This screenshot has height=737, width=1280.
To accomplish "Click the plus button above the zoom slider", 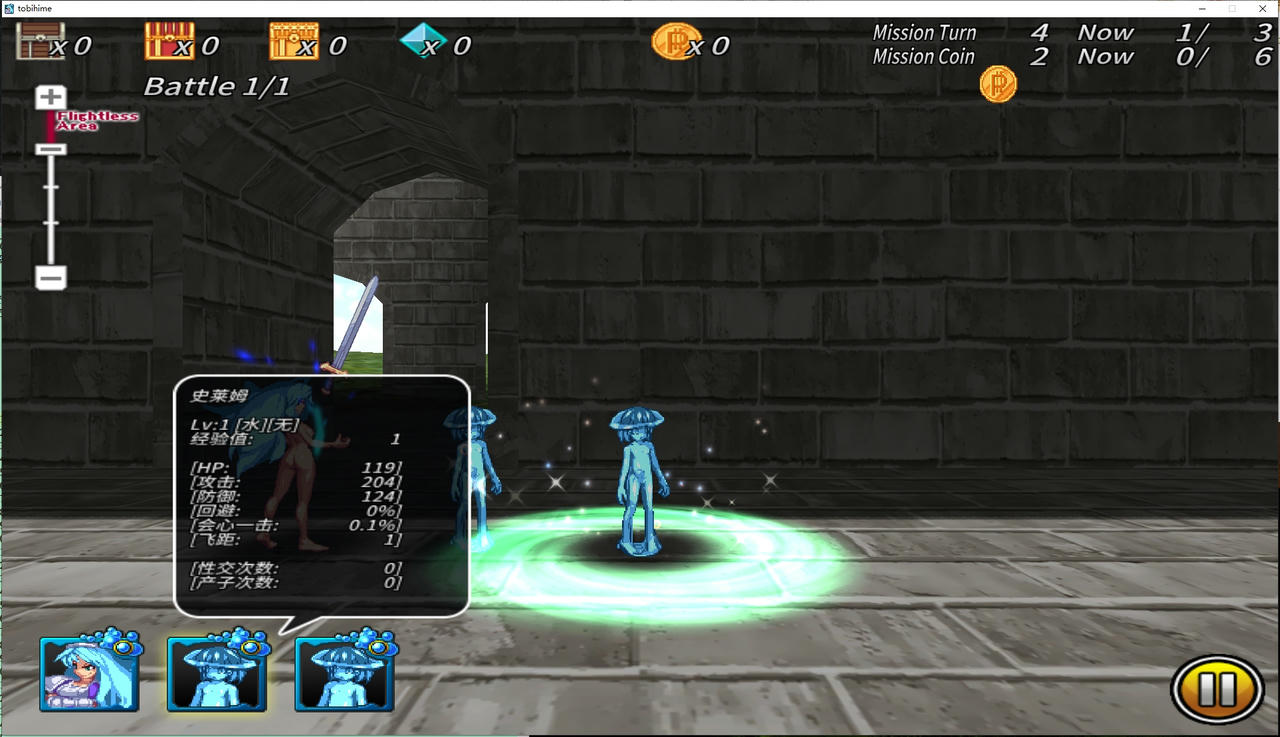I will pos(51,98).
